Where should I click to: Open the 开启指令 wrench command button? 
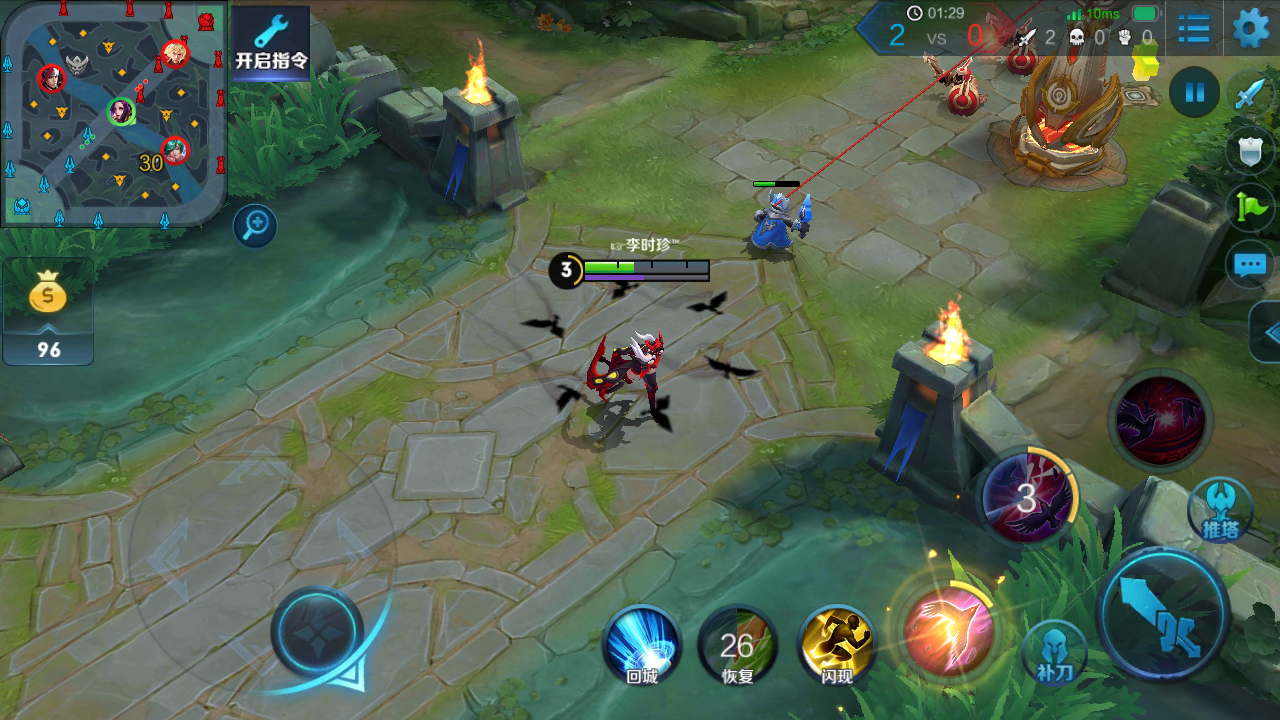(x=271, y=42)
